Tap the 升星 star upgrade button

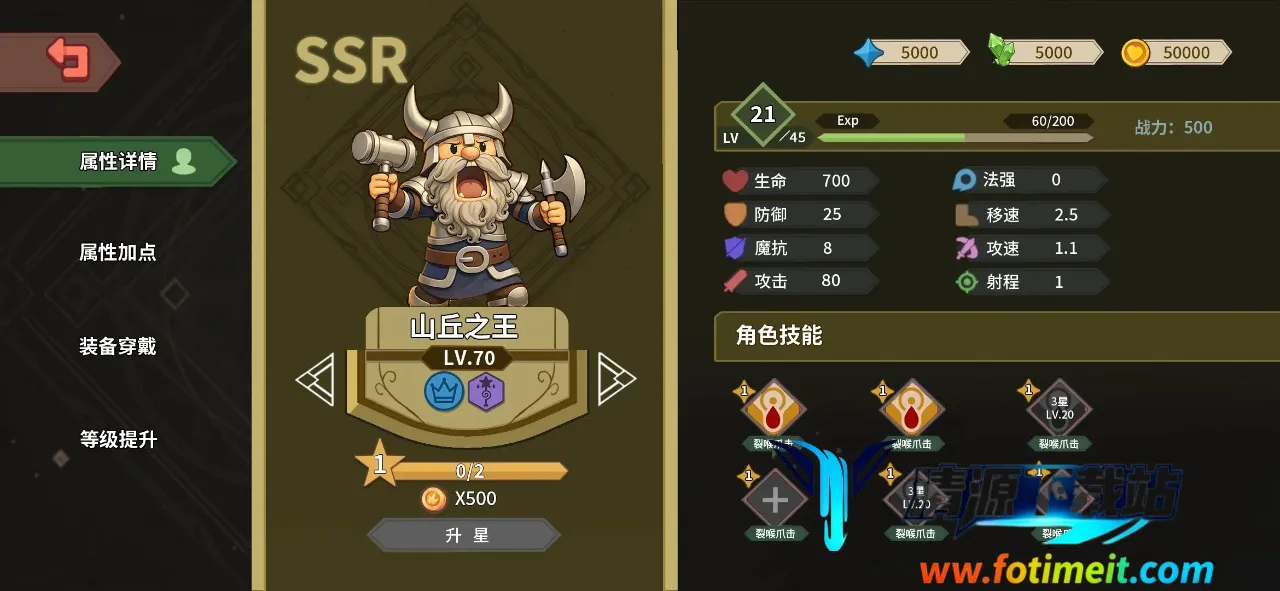(465, 535)
